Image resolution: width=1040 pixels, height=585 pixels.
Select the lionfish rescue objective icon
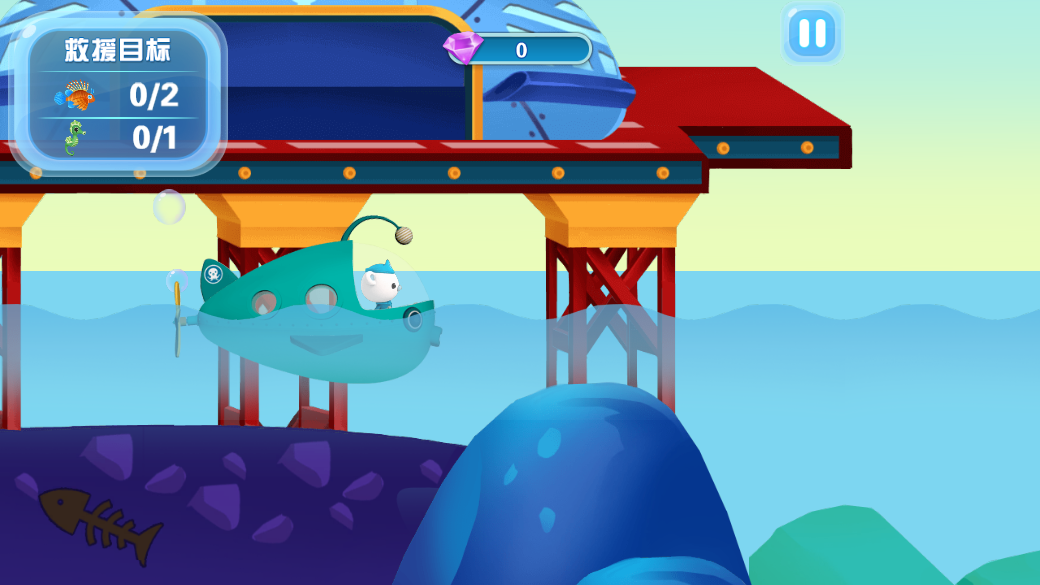[76, 96]
